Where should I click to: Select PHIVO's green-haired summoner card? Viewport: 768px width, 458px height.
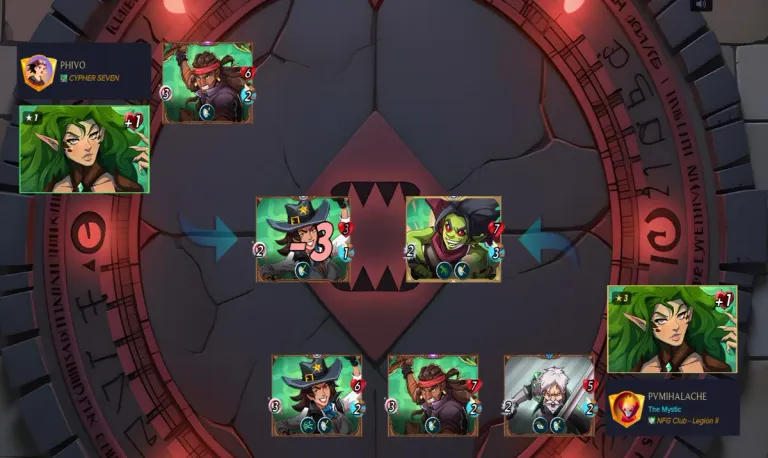[x=84, y=149]
